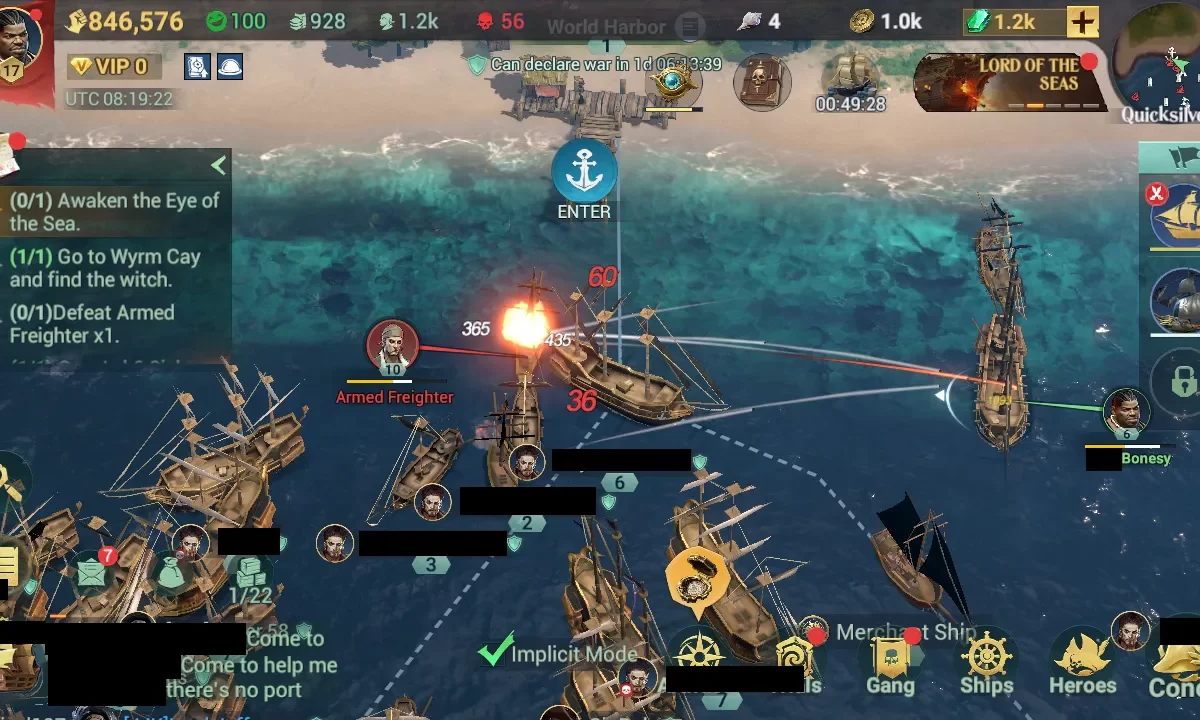This screenshot has width=1200, height=720.
Task: Open the World Harbor list menu
Action: (x=689, y=27)
